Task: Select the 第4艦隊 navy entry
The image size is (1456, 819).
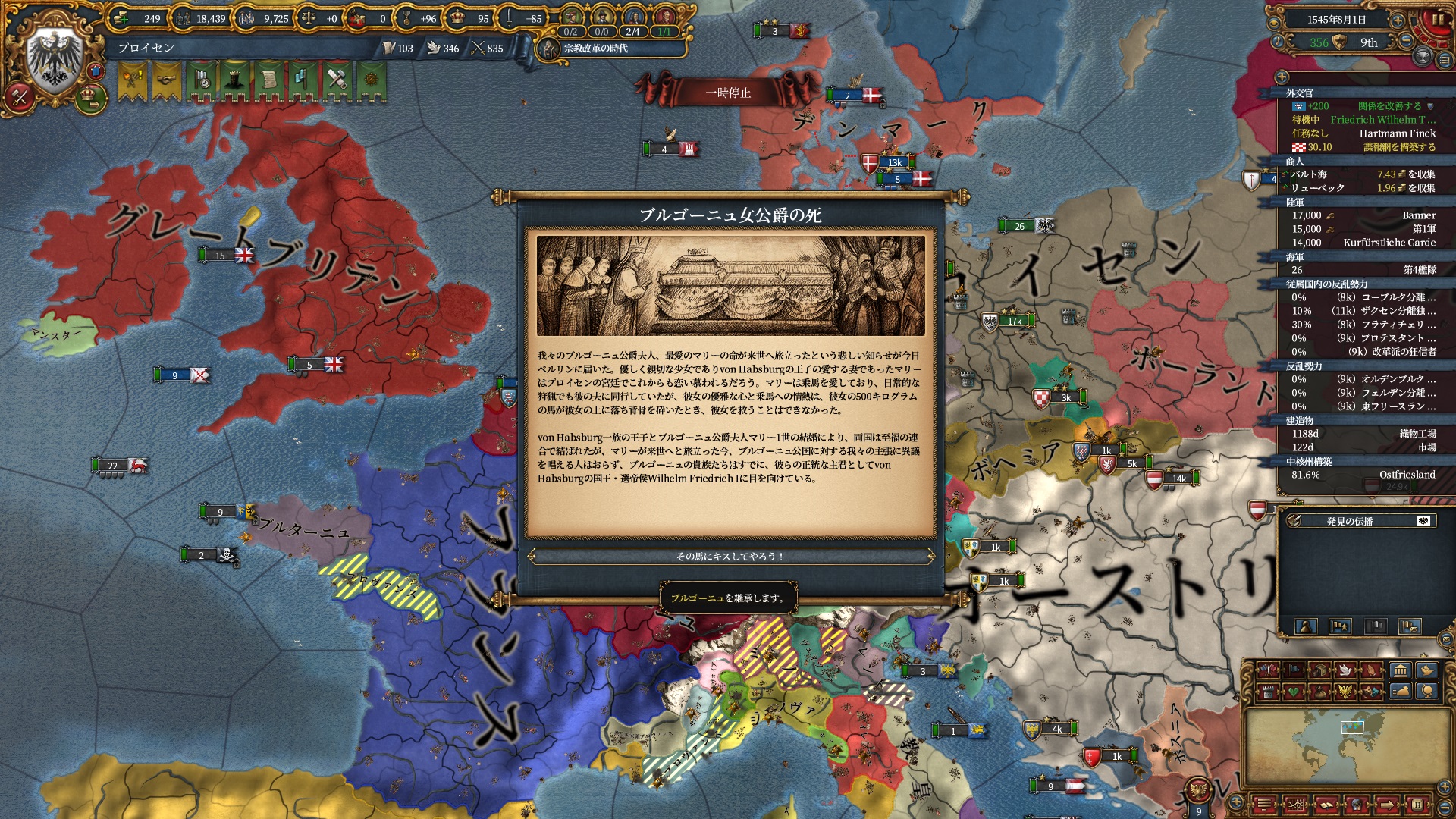Action: pyautogui.click(x=1363, y=270)
